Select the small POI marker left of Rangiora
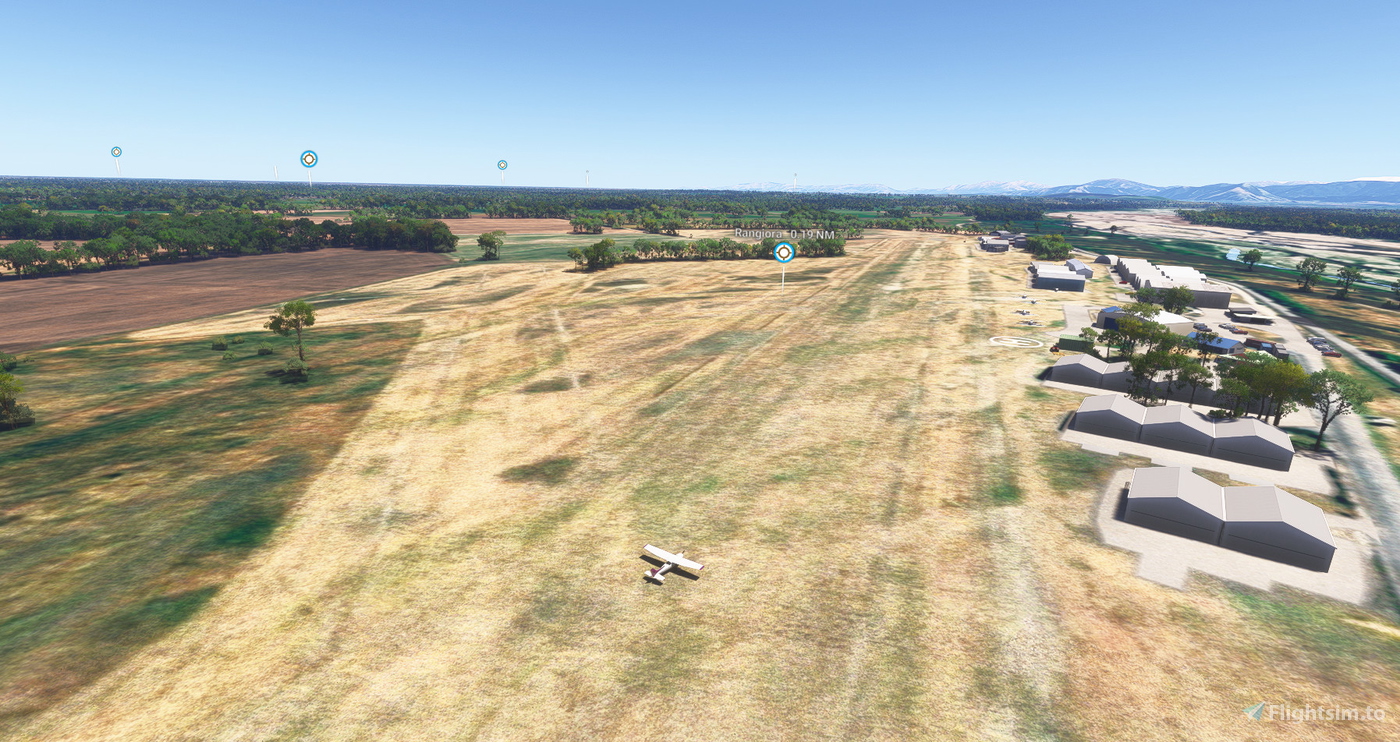 (x=502, y=163)
